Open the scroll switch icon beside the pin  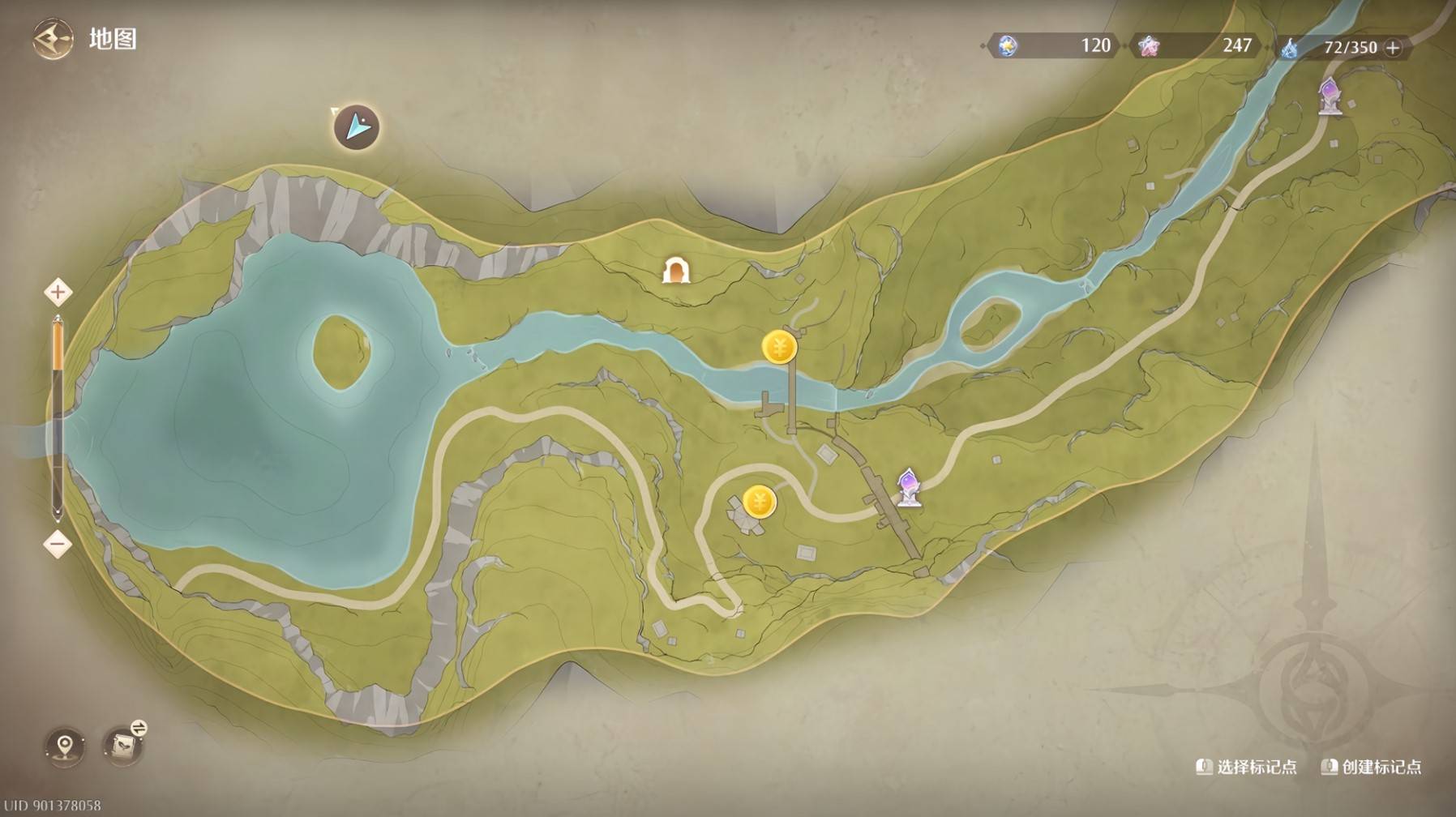coord(124,744)
